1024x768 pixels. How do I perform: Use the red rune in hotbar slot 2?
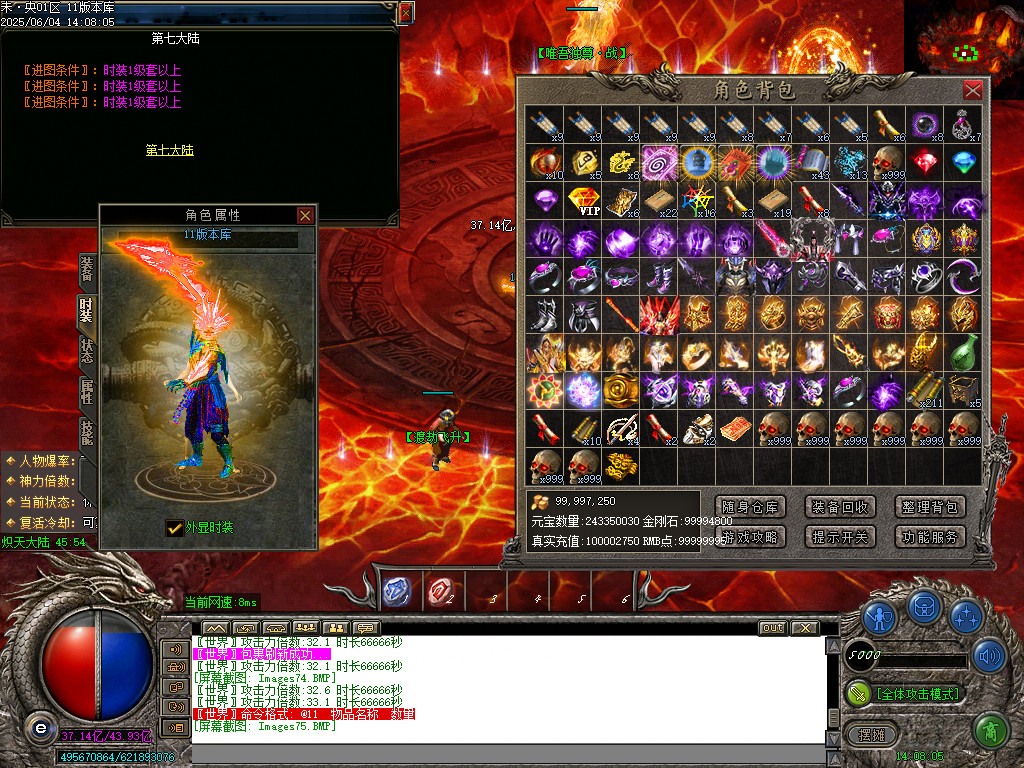440,591
